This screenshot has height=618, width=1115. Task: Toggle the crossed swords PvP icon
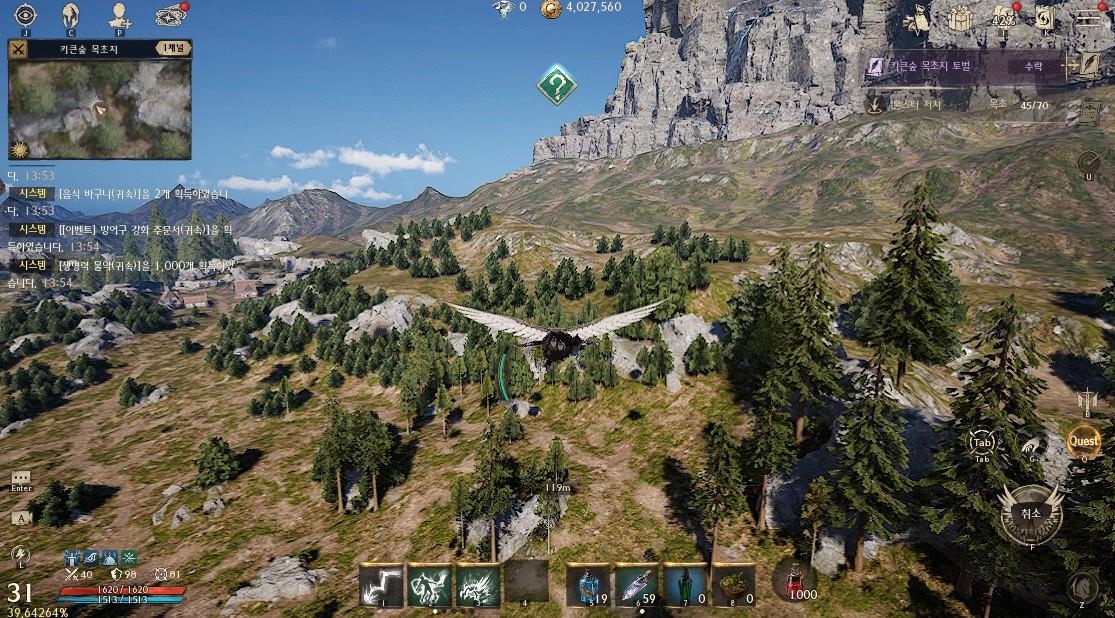18,48
